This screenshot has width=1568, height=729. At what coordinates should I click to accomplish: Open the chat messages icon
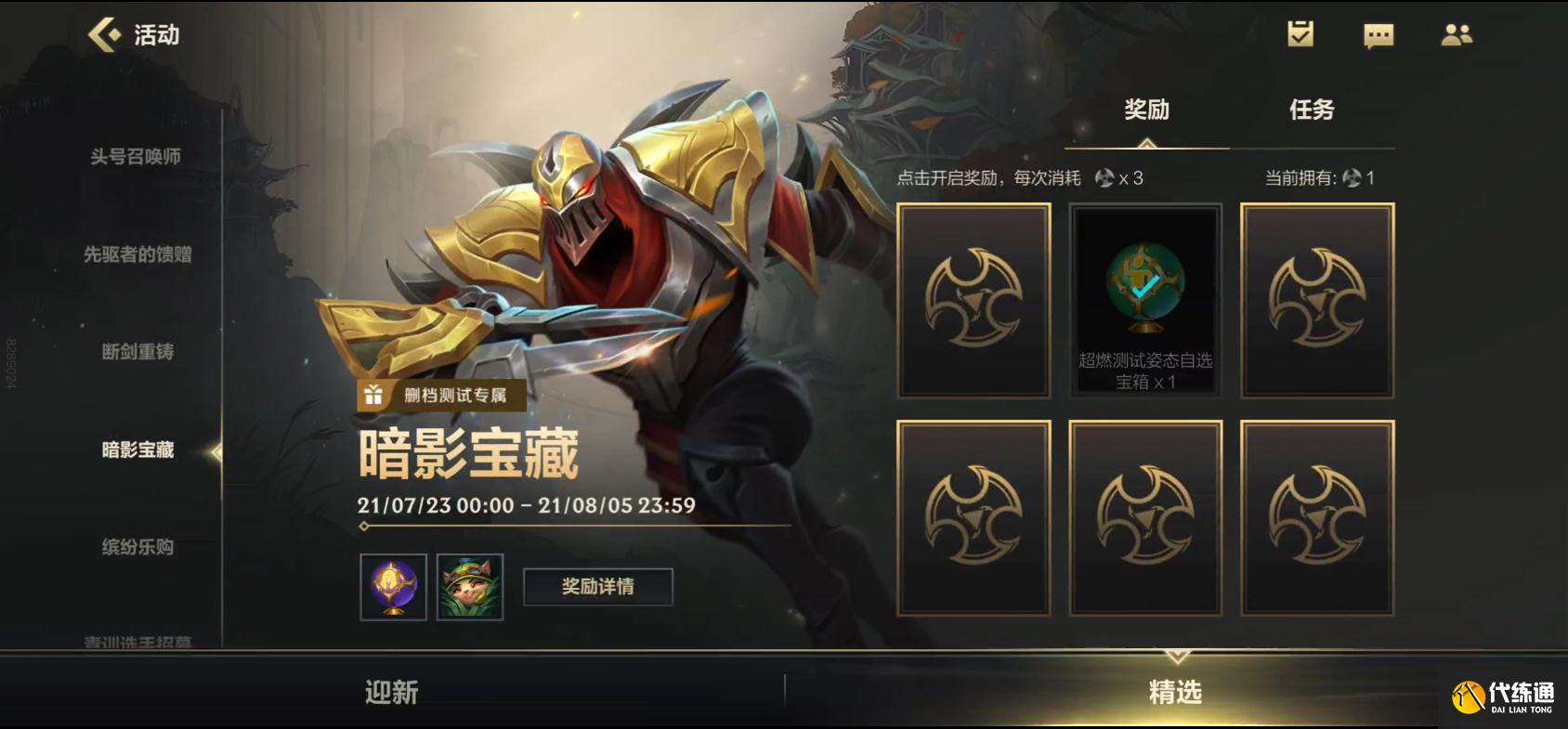[x=1379, y=34]
